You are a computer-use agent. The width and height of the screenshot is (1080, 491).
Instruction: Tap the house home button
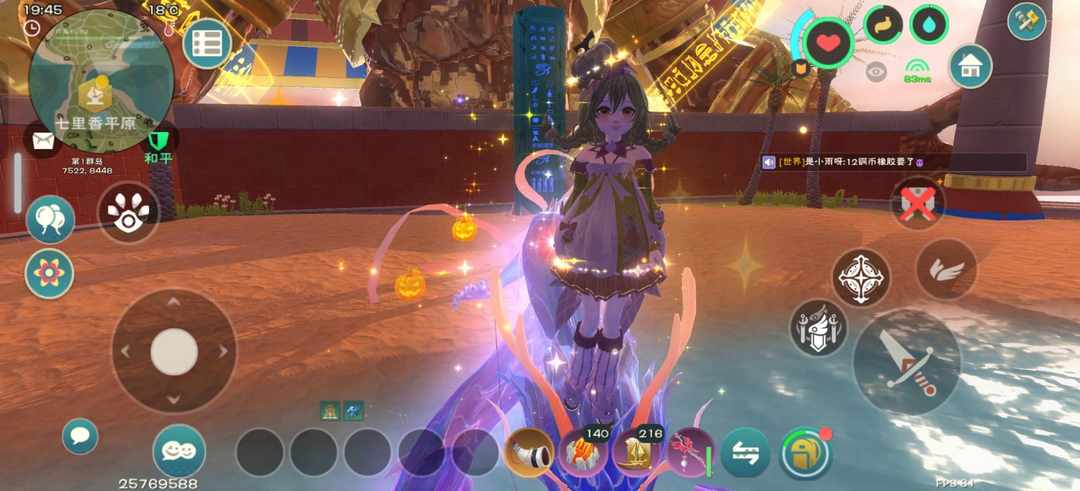click(x=970, y=66)
